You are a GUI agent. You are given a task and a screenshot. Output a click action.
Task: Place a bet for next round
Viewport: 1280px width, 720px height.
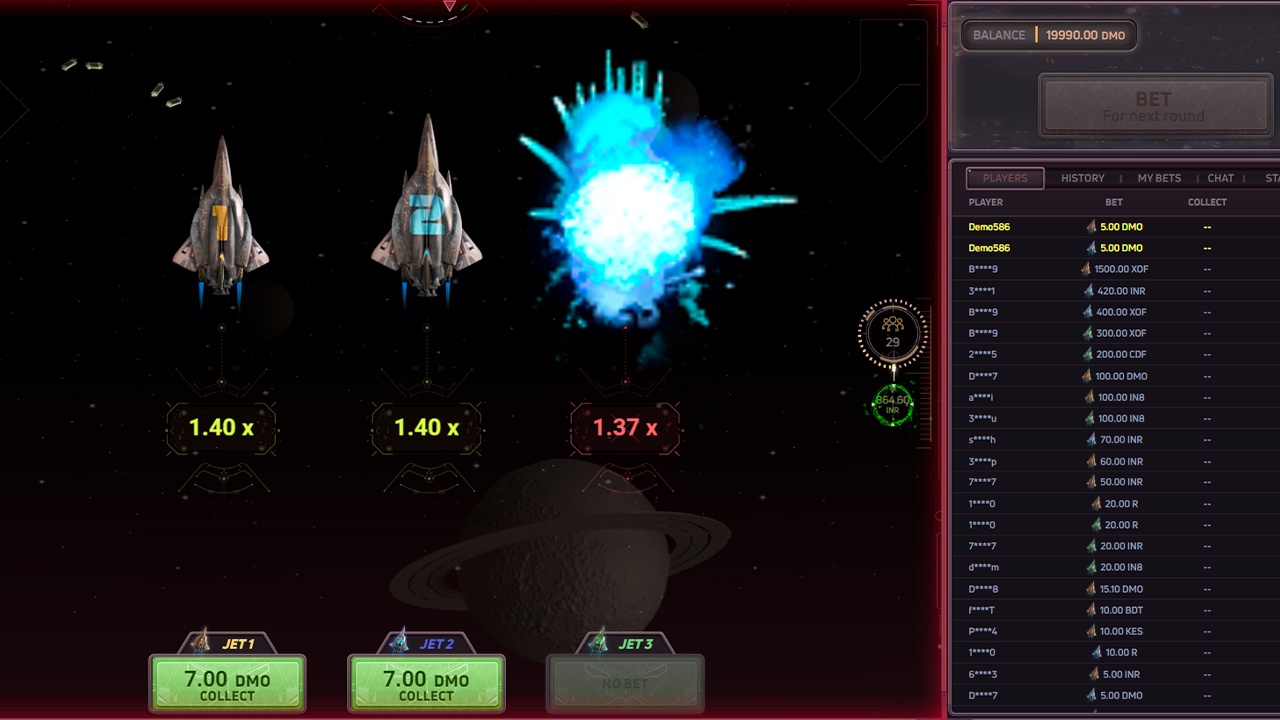pos(1153,106)
